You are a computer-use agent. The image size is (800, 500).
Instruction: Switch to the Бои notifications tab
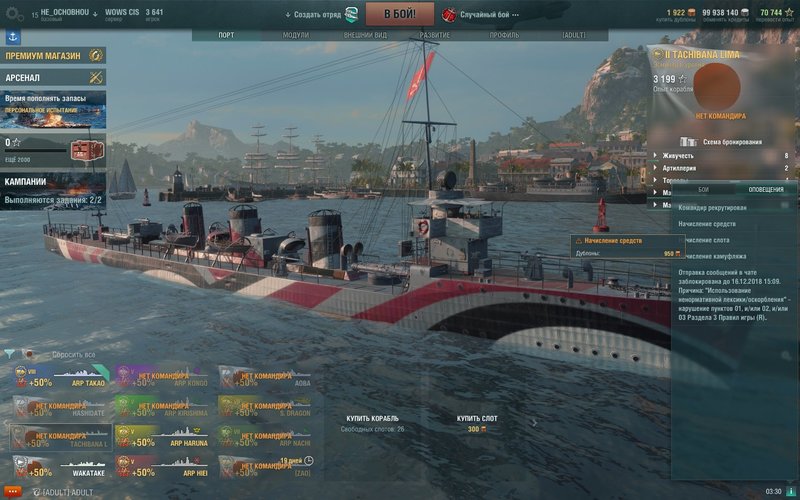tap(703, 189)
